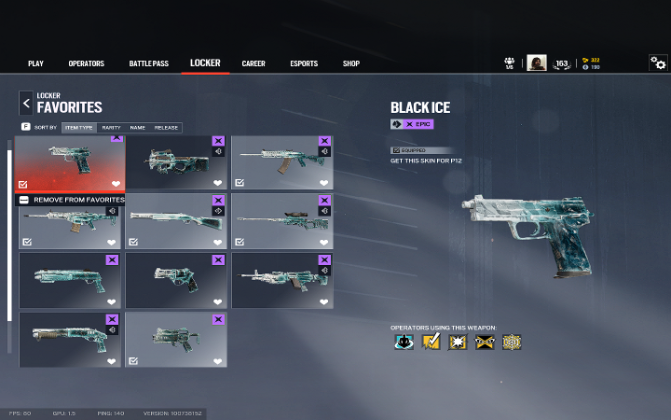Sort favorites by Rarity
This screenshot has height=420, width=671.
tap(110, 128)
